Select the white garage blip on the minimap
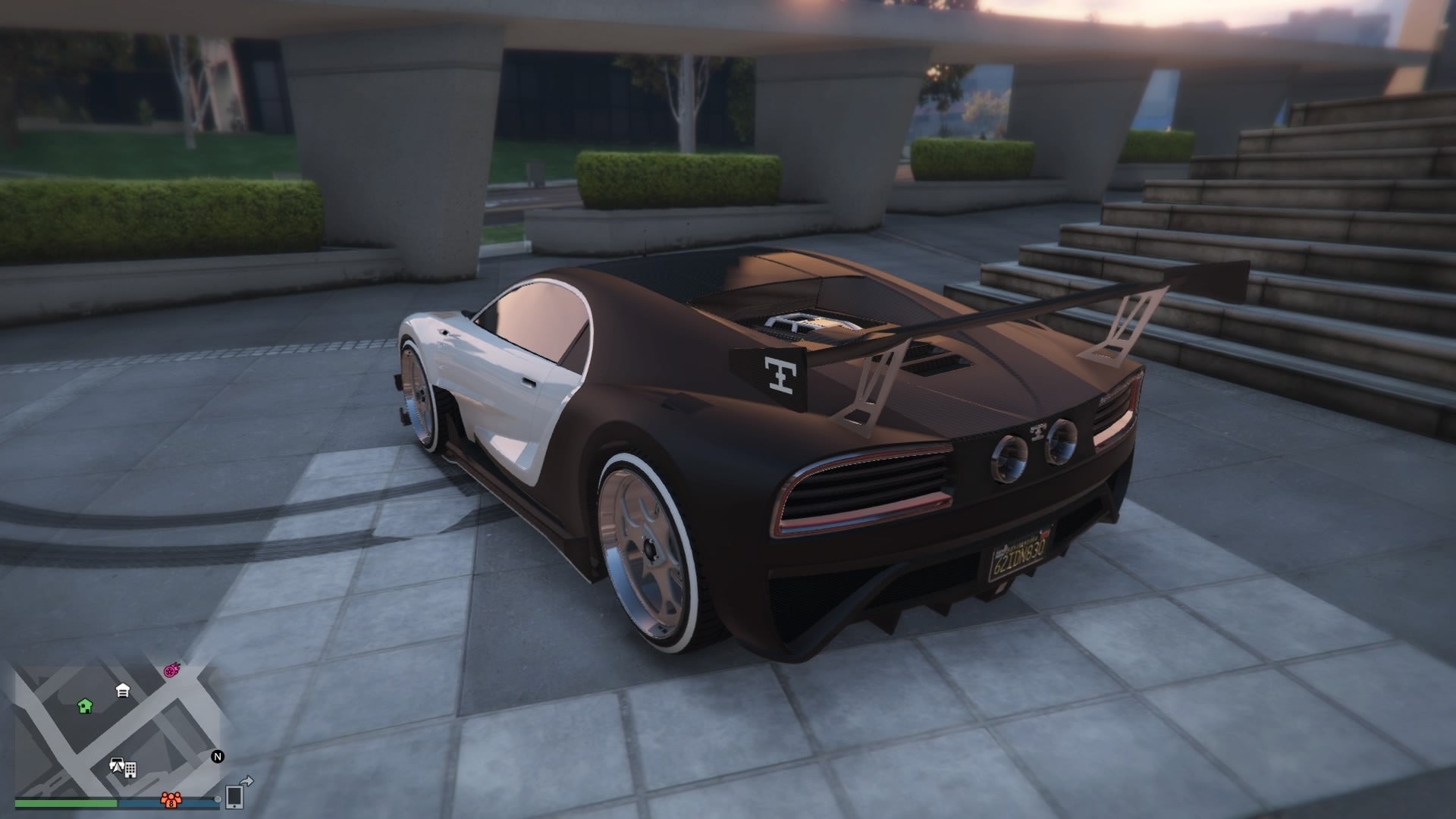 click(122, 691)
